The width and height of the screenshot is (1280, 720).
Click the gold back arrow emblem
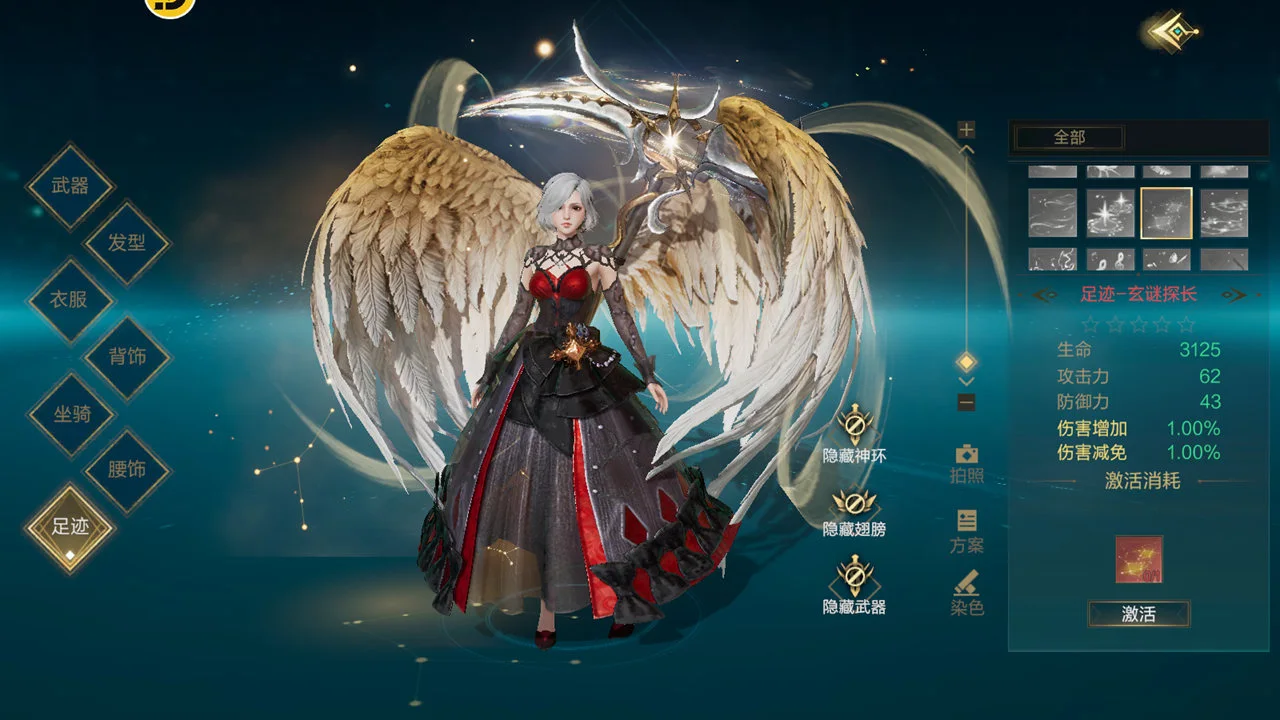(x=1168, y=32)
